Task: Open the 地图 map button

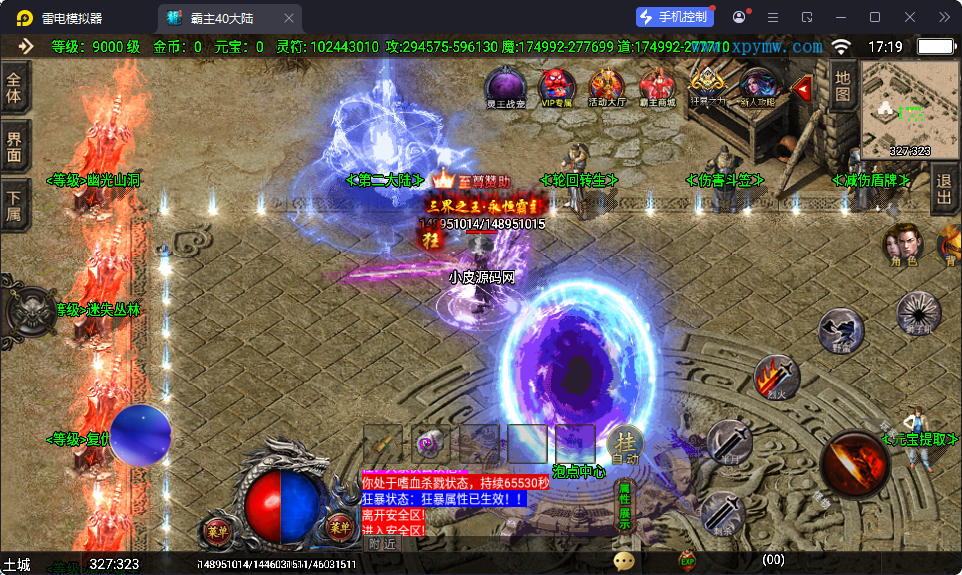Action: (843, 86)
